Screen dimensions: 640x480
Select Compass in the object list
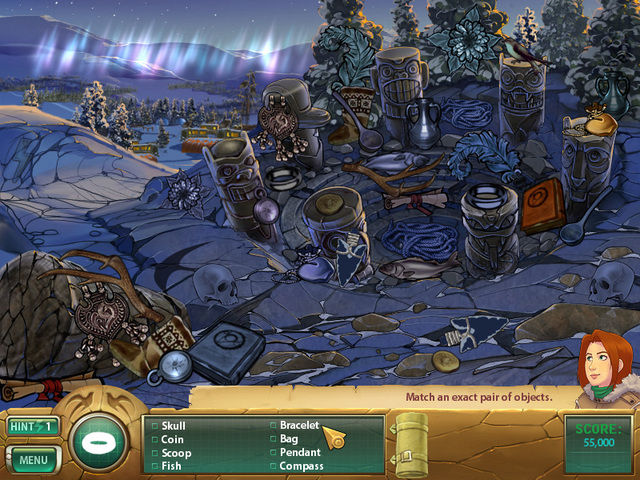tap(301, 464)
